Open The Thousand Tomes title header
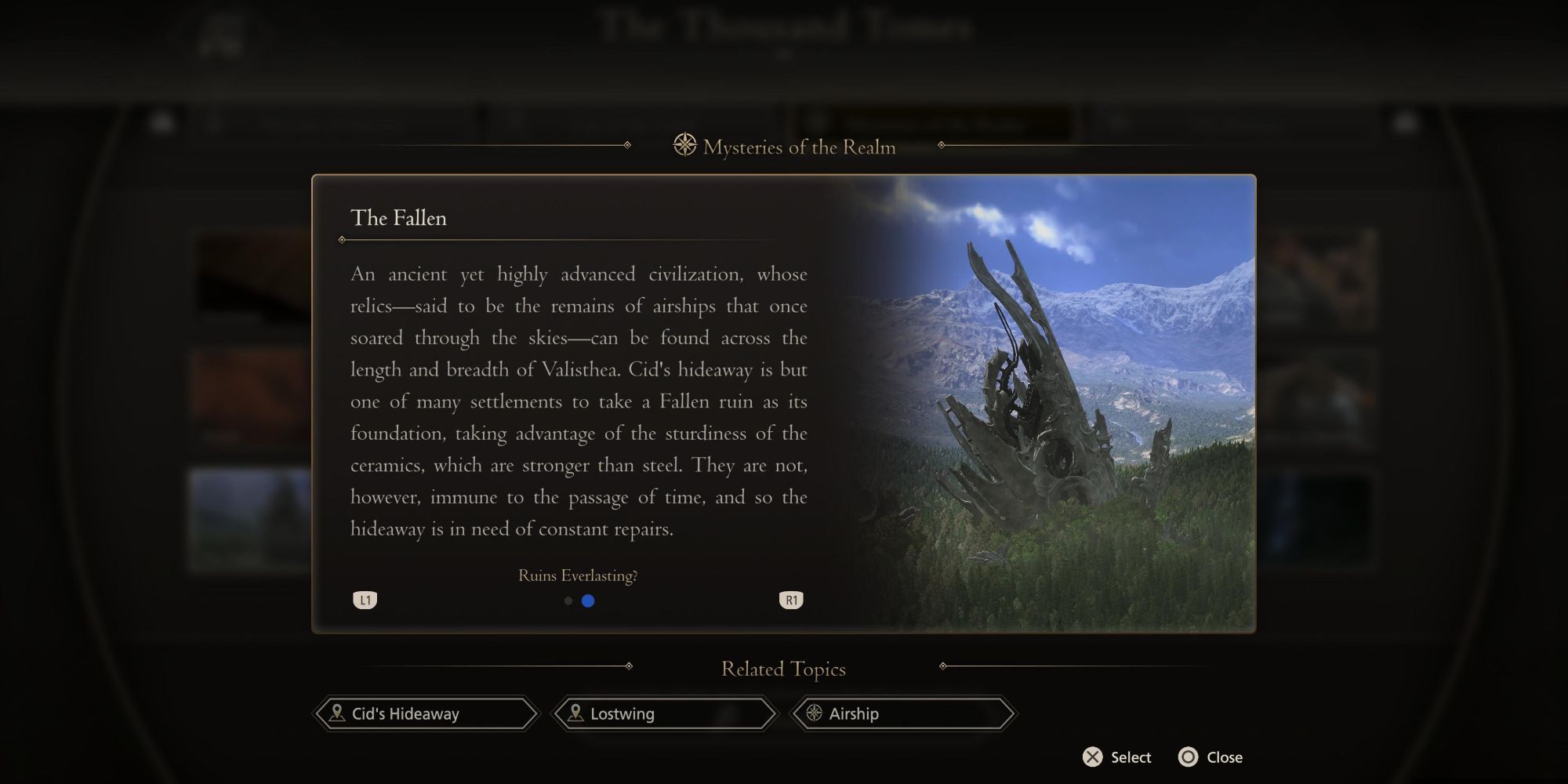Viewport: 1568px width, 784px height. [784, 27]
